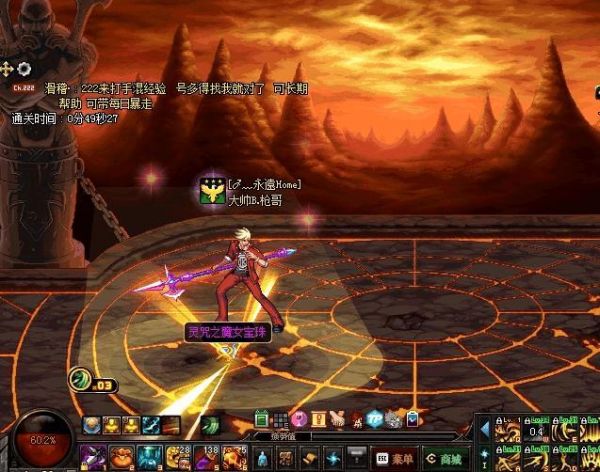Click the green leaf swirl buff icon
Screen dimensions: 600x472
click(212, 425)
